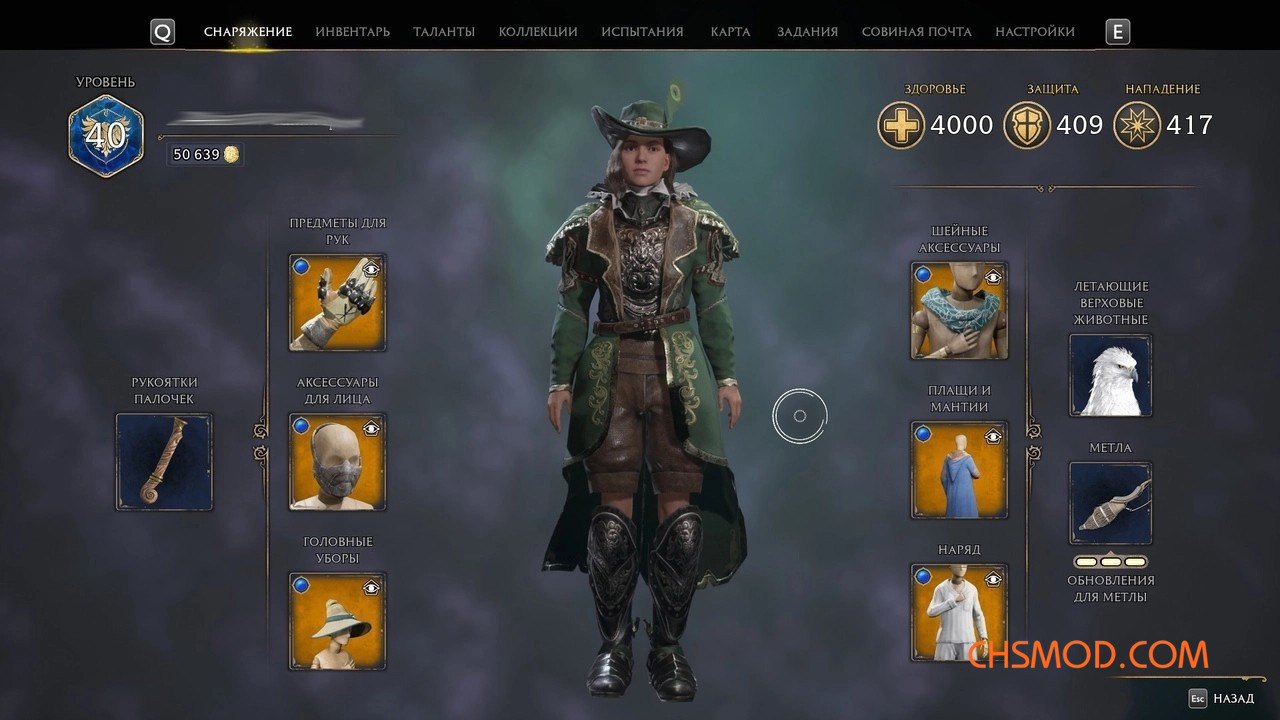The image size is (1280, 720).
Task: Open Совиная почта tab
Action: tap(916, 32)
